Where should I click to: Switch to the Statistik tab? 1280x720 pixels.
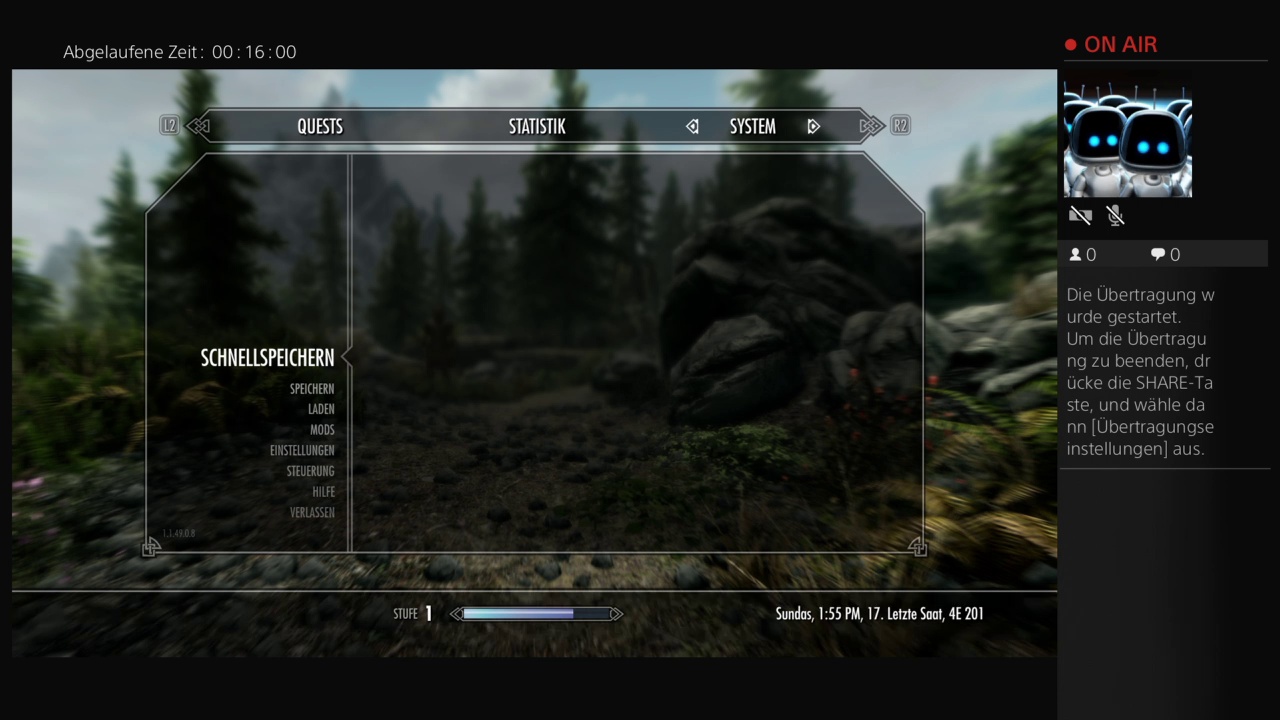537,127
